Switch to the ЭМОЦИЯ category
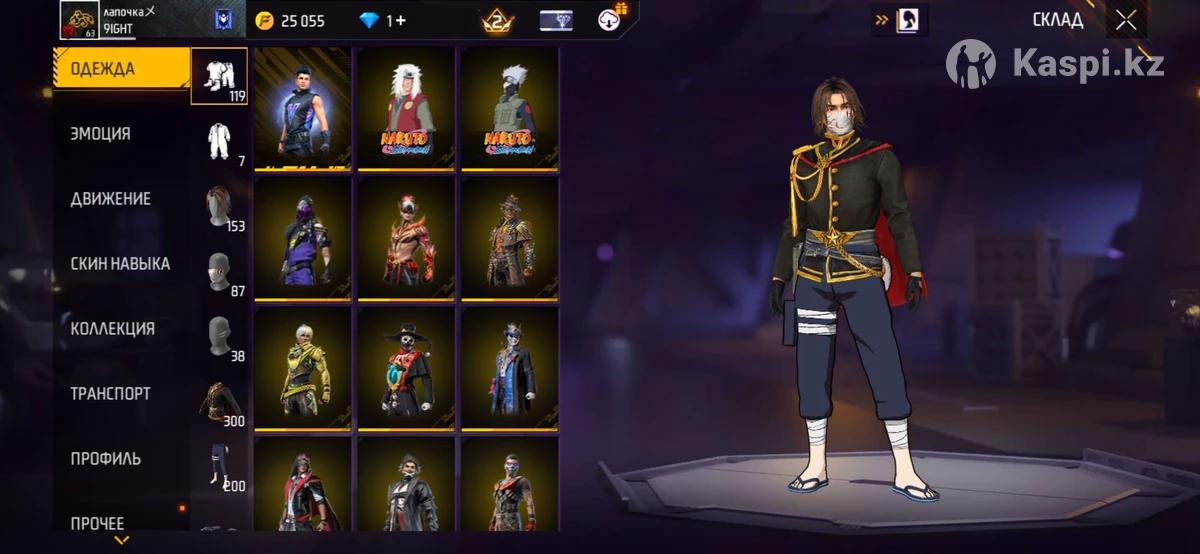The image size is (1200, 554). pyautogui.click(x=101, y=134)
